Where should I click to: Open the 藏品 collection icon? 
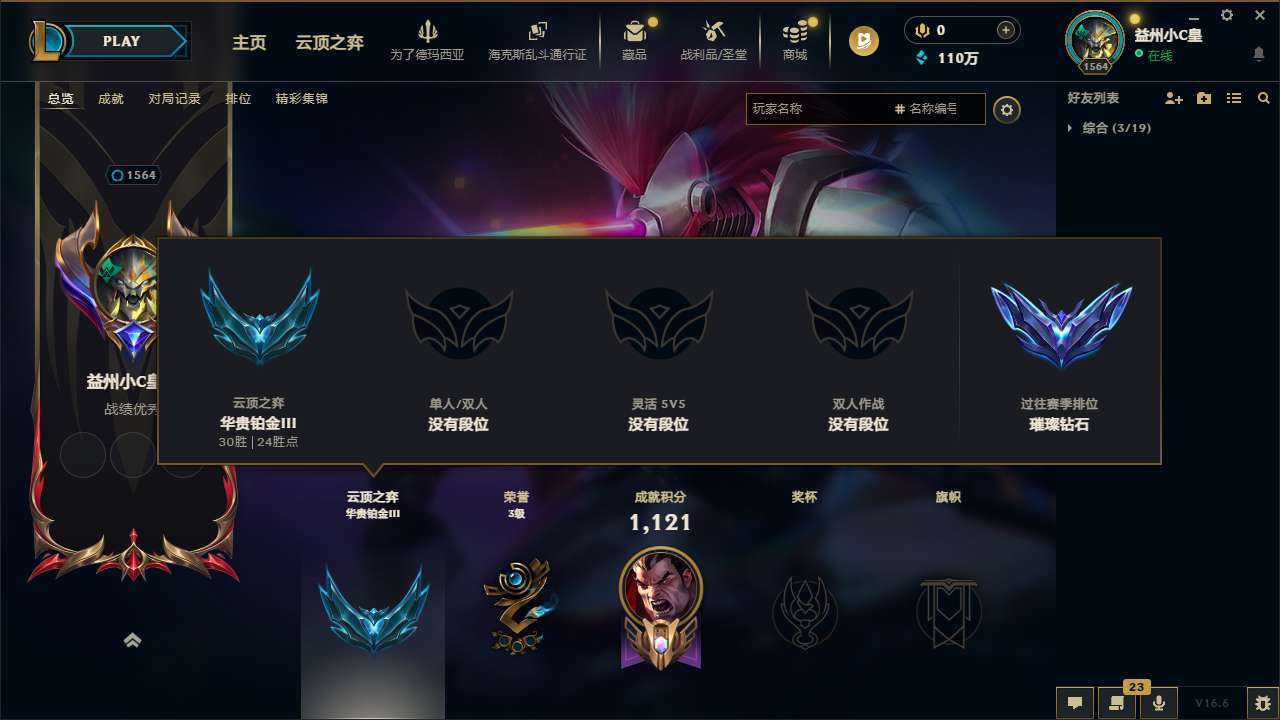click(x=635, y=30)
